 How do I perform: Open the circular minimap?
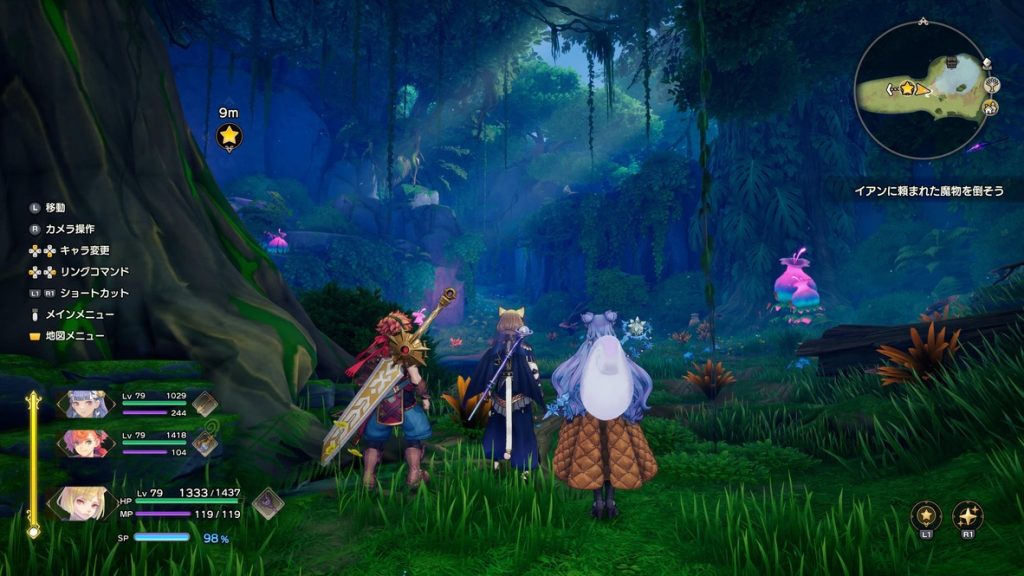pyautogui.click(x=920, y=90)
